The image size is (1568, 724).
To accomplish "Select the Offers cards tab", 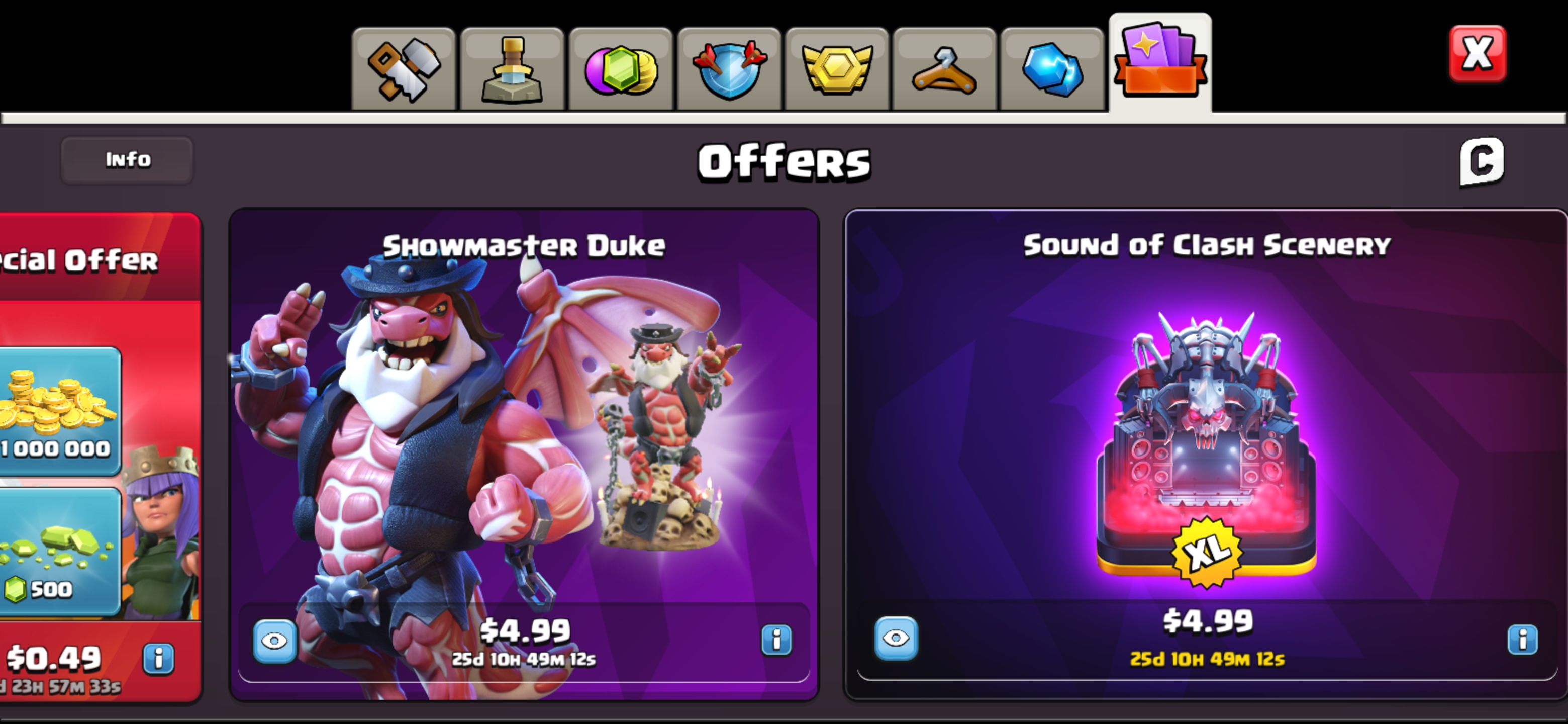I will click(1159, 64).
